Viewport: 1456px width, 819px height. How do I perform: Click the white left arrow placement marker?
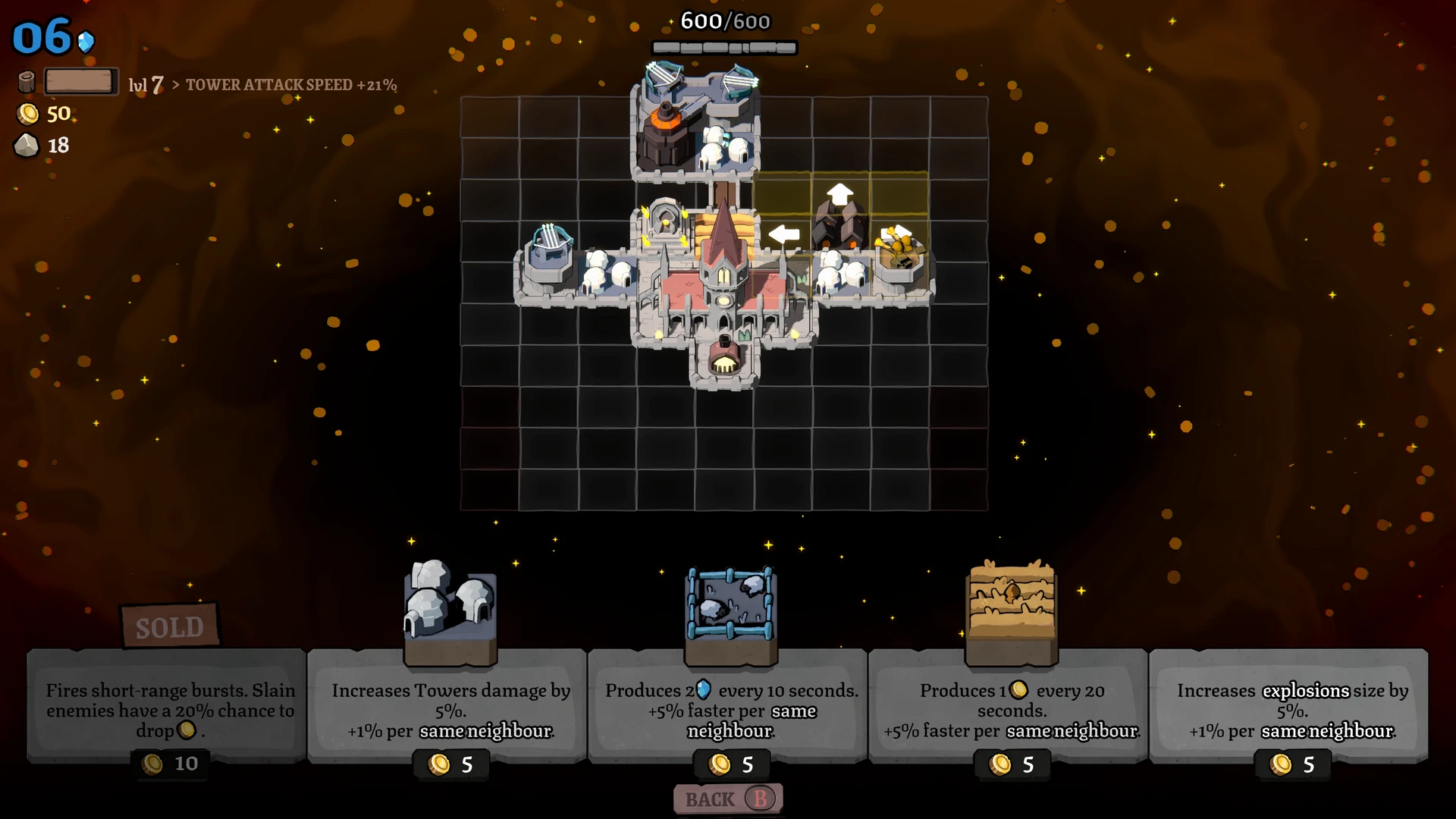783,234
